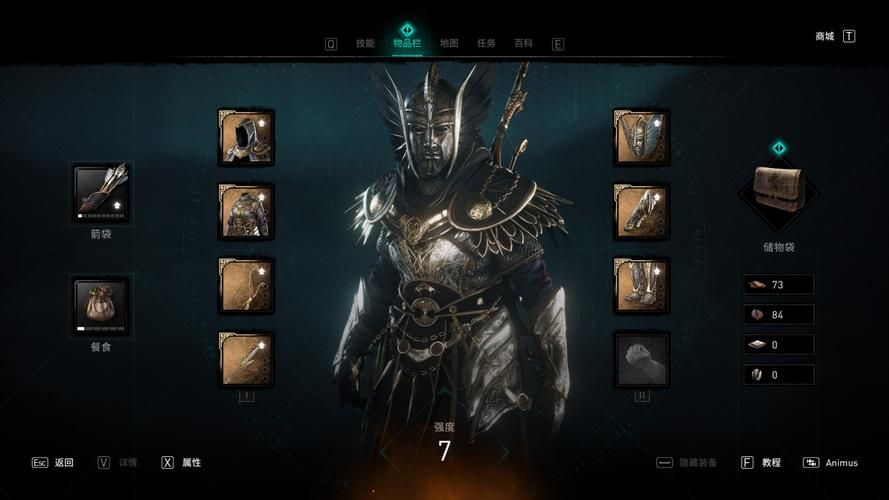Screen dimensions: 889x500
Task: Go to the 任务 tab
Action: pos(486,43)
